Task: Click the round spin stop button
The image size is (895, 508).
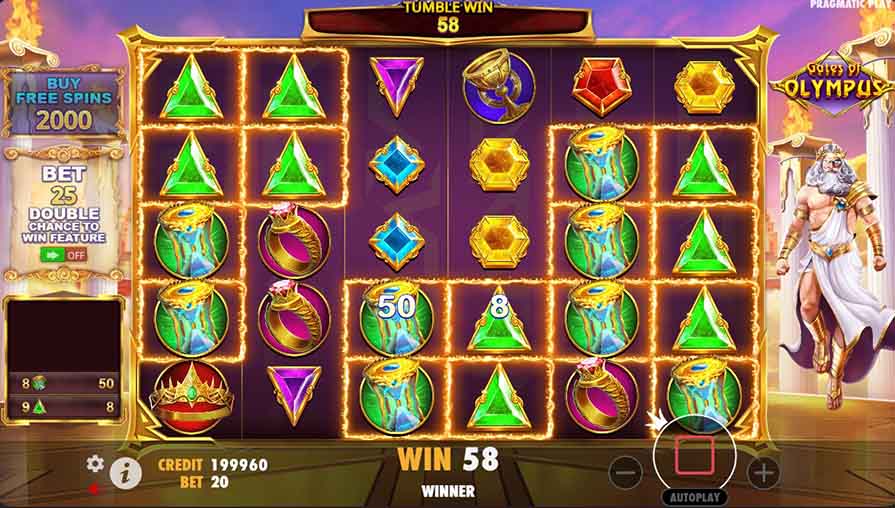Action: coord(694,455)
